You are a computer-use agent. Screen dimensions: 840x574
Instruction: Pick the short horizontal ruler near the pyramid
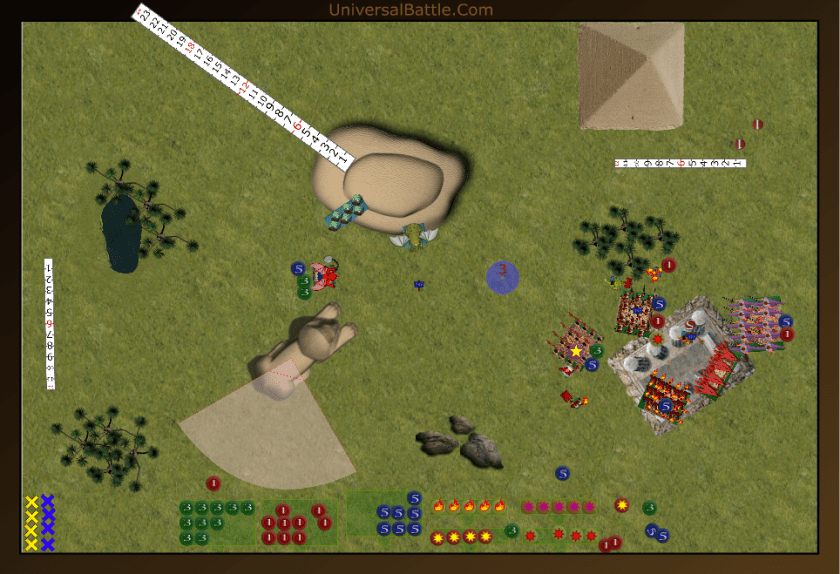click(680, 163)
